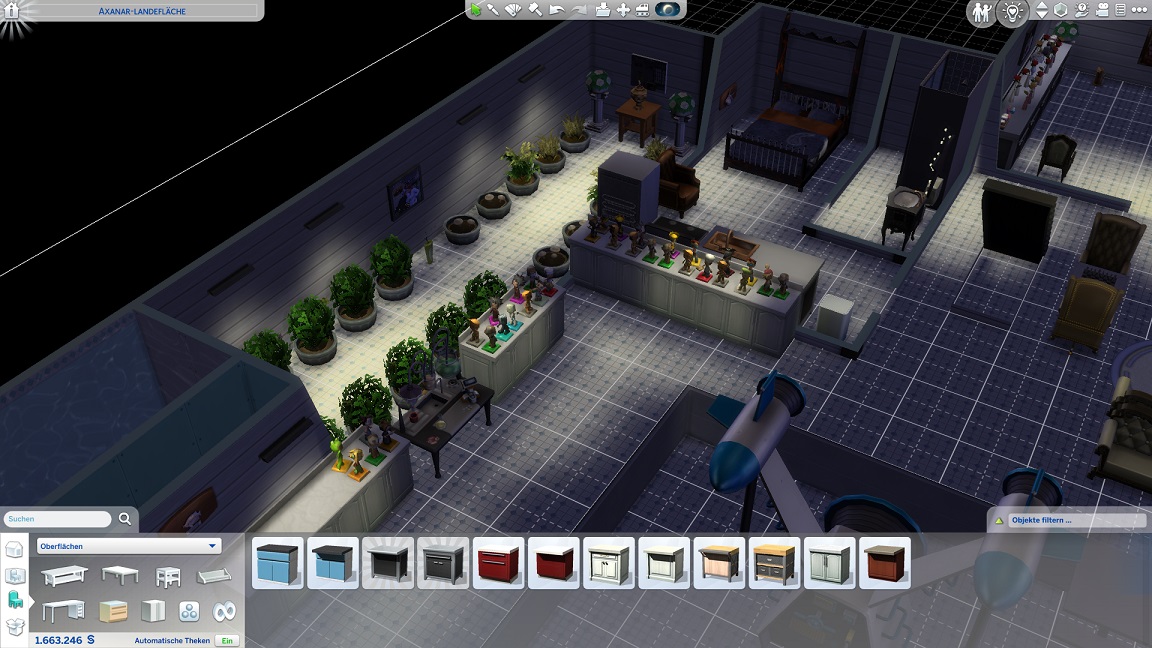Activate the green select arrow tool
The image size is (1152, 648).
pos(477,10)
